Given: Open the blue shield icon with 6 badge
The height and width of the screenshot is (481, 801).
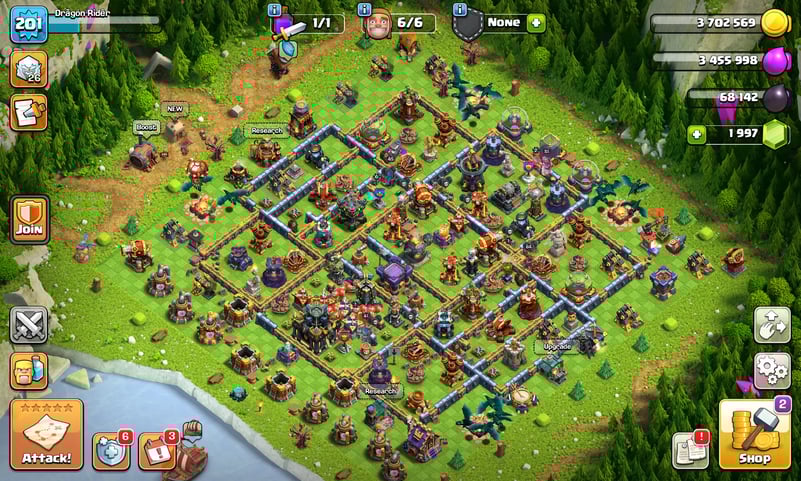Looking at the screenshot, I should pos(111,451).
